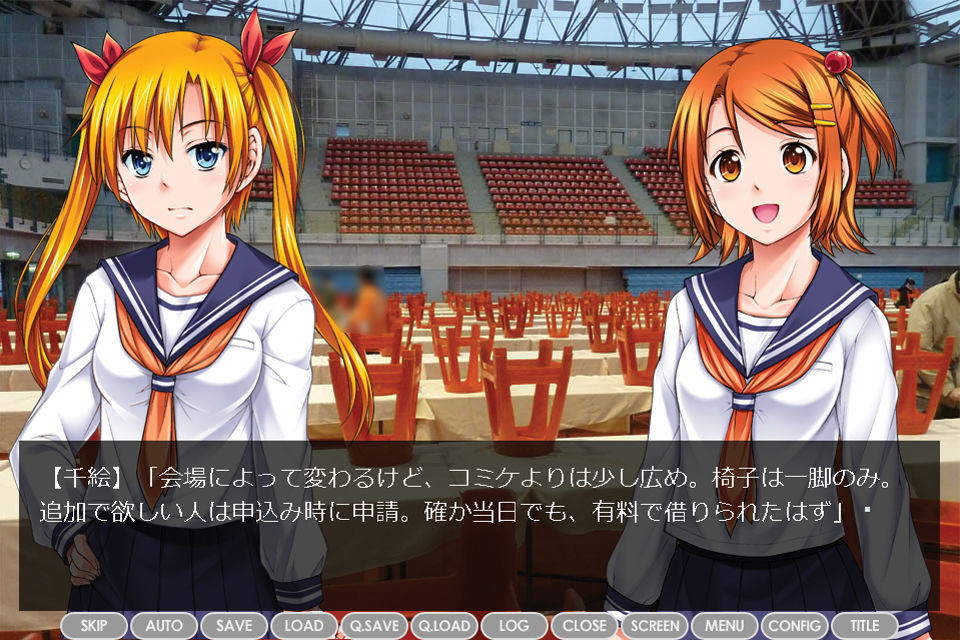Hide the text box with CLOSE
Screen dimensions: 960x640
tap(584, 626)
